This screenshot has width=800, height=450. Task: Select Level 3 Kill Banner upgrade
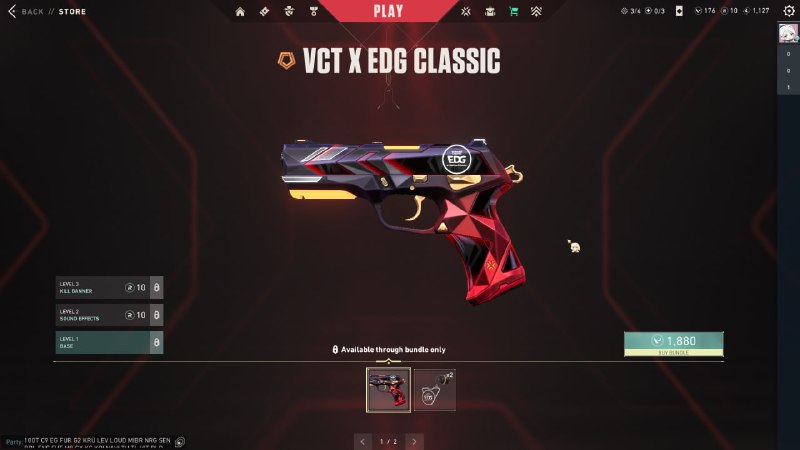pyautogui.click(x=109, y=288)
